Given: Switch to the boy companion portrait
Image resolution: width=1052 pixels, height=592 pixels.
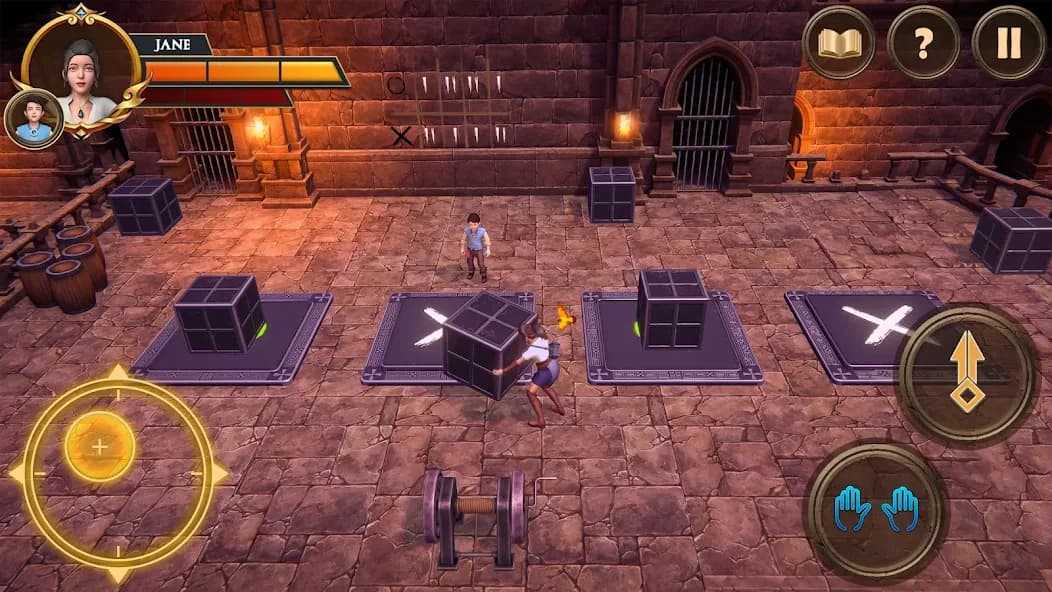Looking at the screenshot, I should [x=33, y=118].
